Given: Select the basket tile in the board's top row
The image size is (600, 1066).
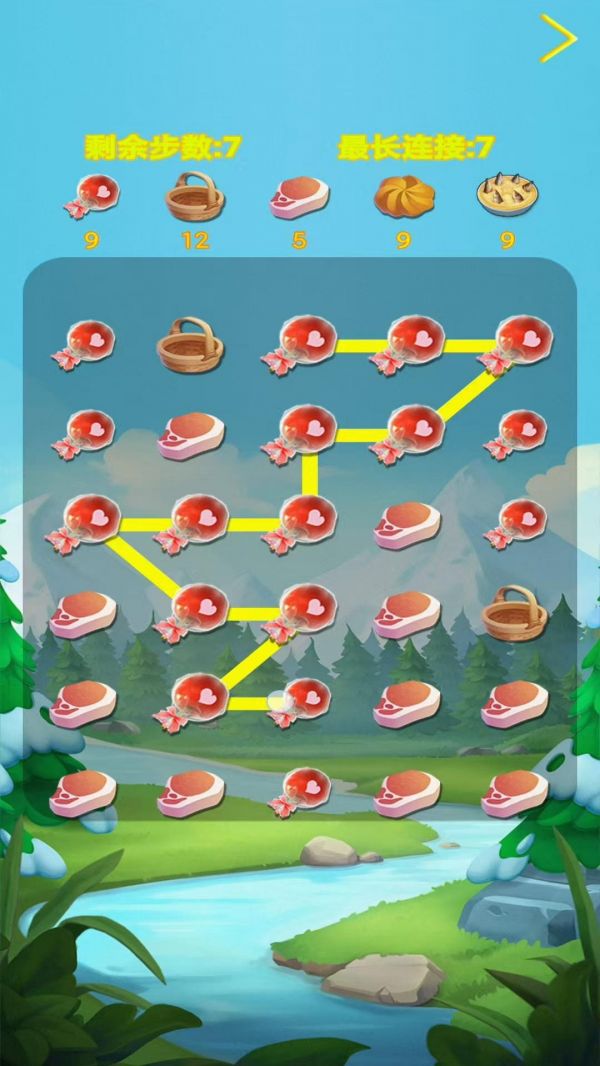Looking at the screenshot, I should coord(190,343).
